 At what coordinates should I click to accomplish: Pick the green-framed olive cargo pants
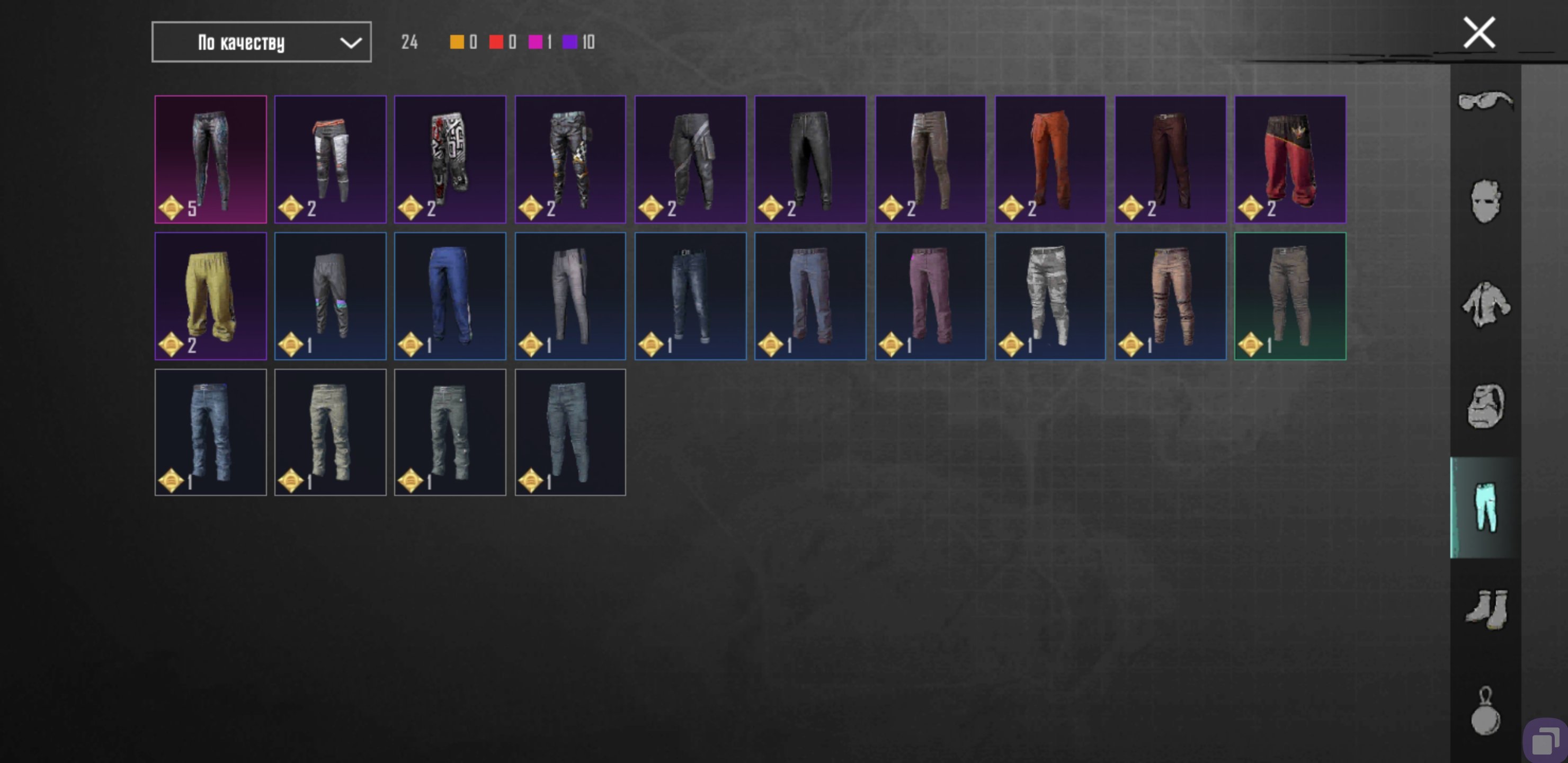[x=1290, y=296]
